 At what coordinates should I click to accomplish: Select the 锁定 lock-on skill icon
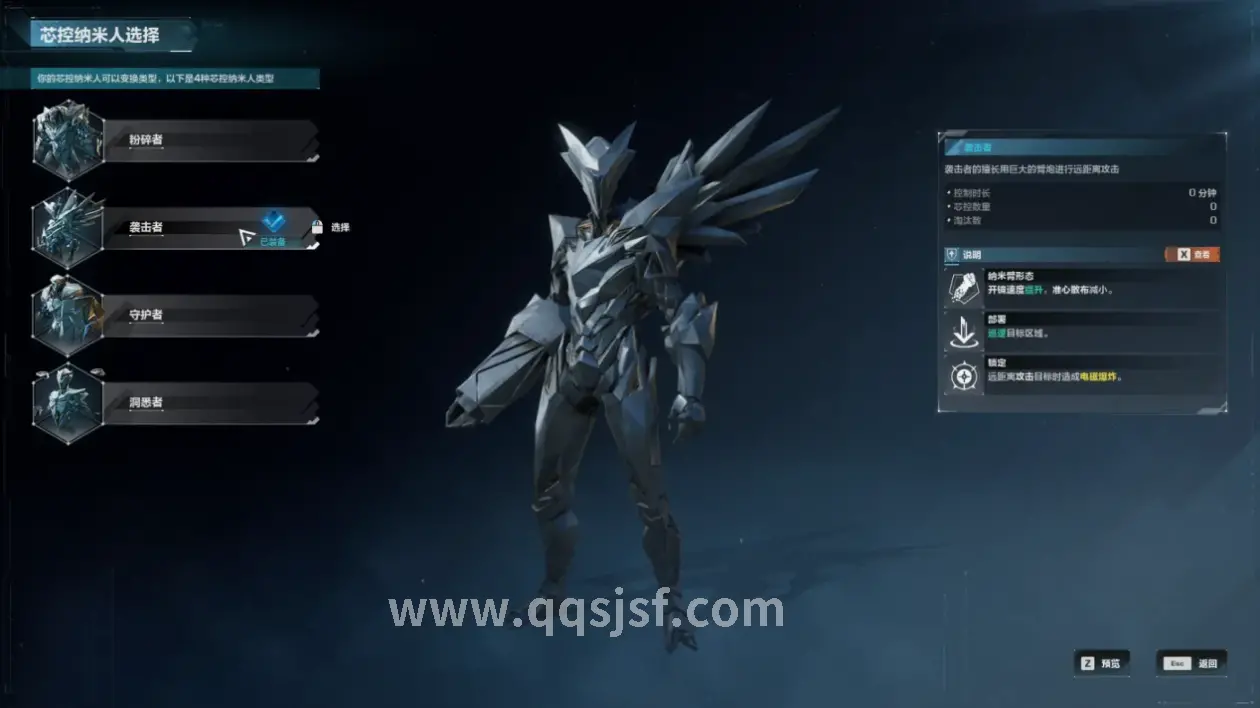[964, 376]
